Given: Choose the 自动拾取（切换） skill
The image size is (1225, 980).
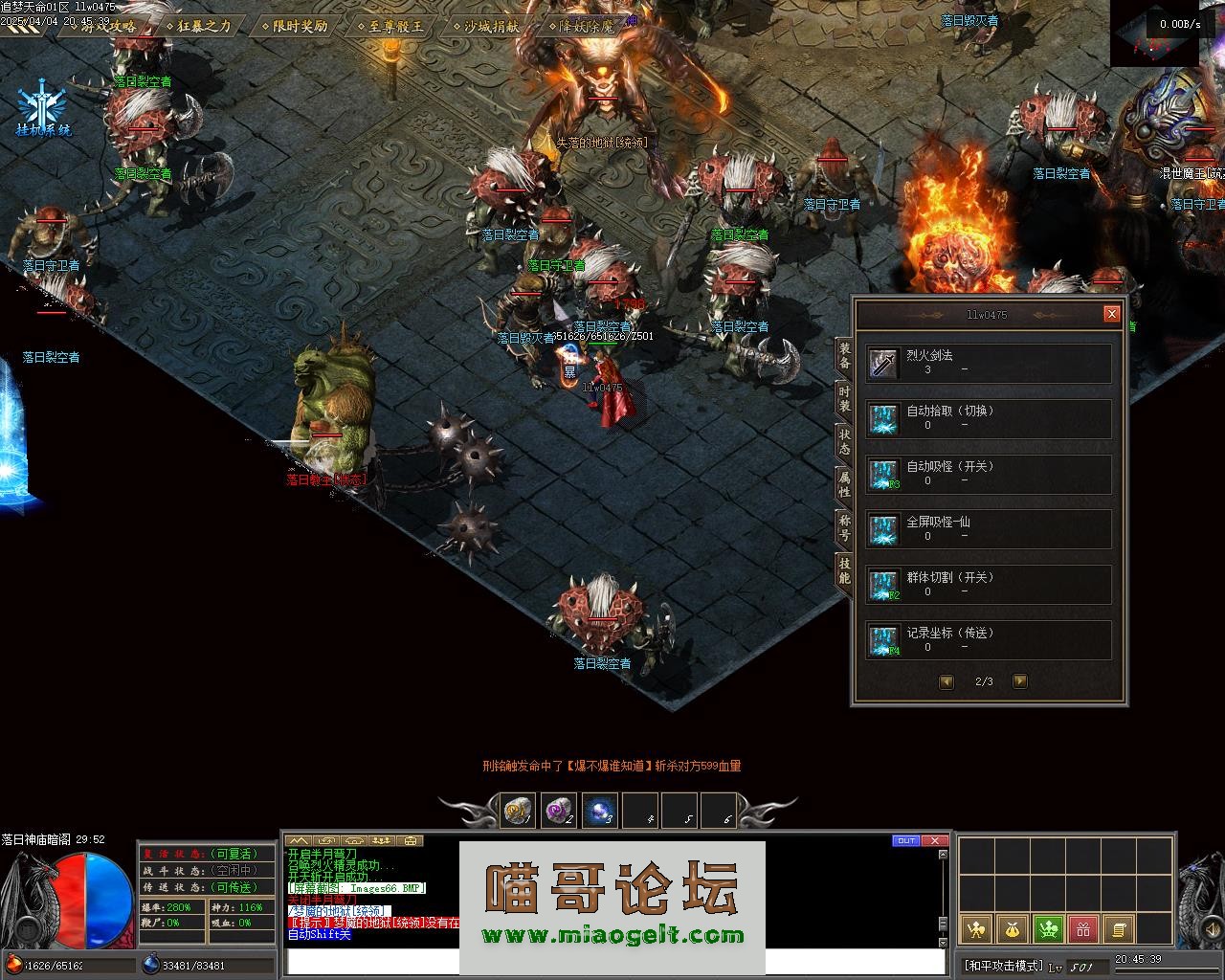Looking at the screenshot, I should (x=989, y=419).
